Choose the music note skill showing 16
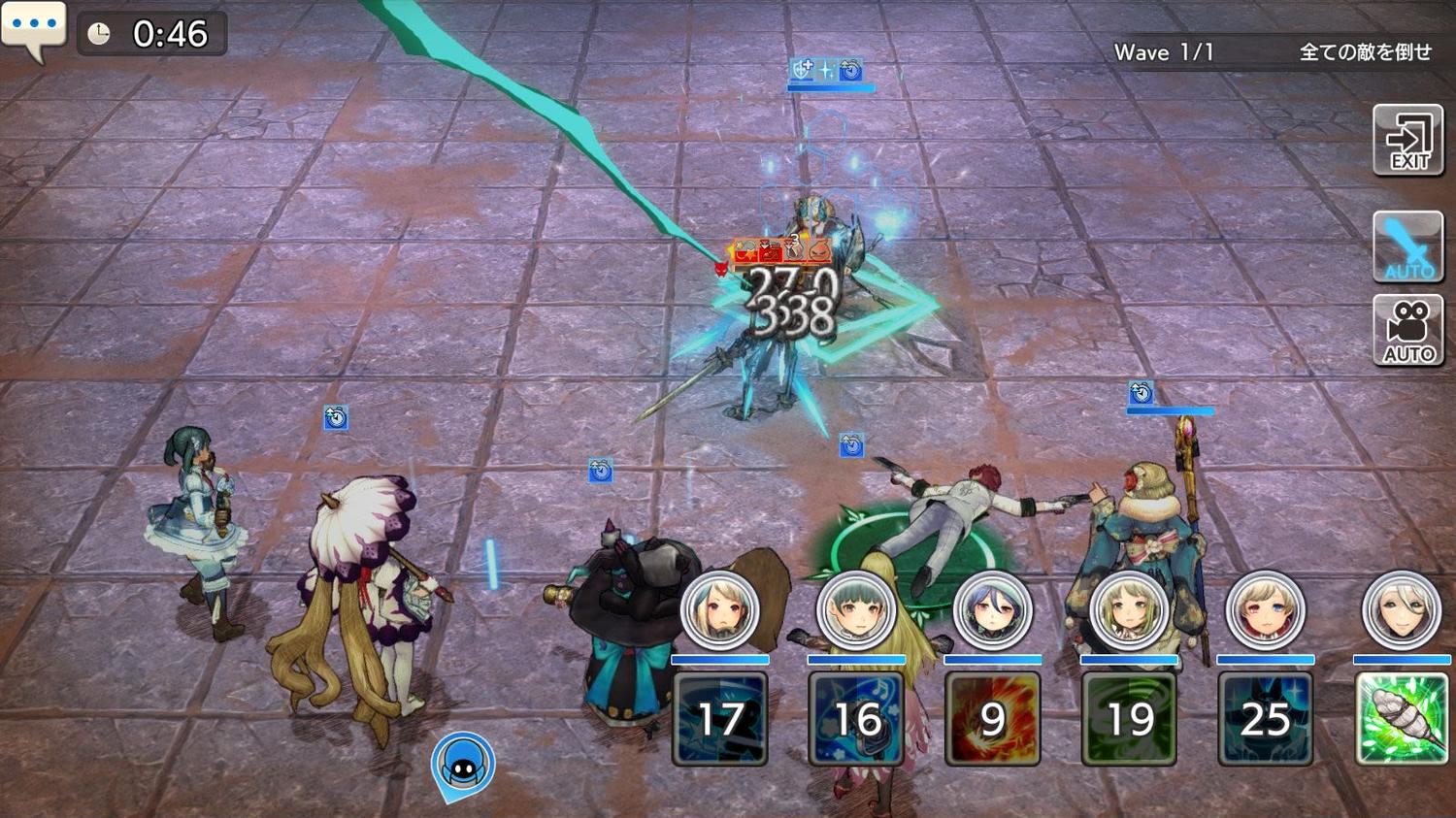 coord(856,718)
